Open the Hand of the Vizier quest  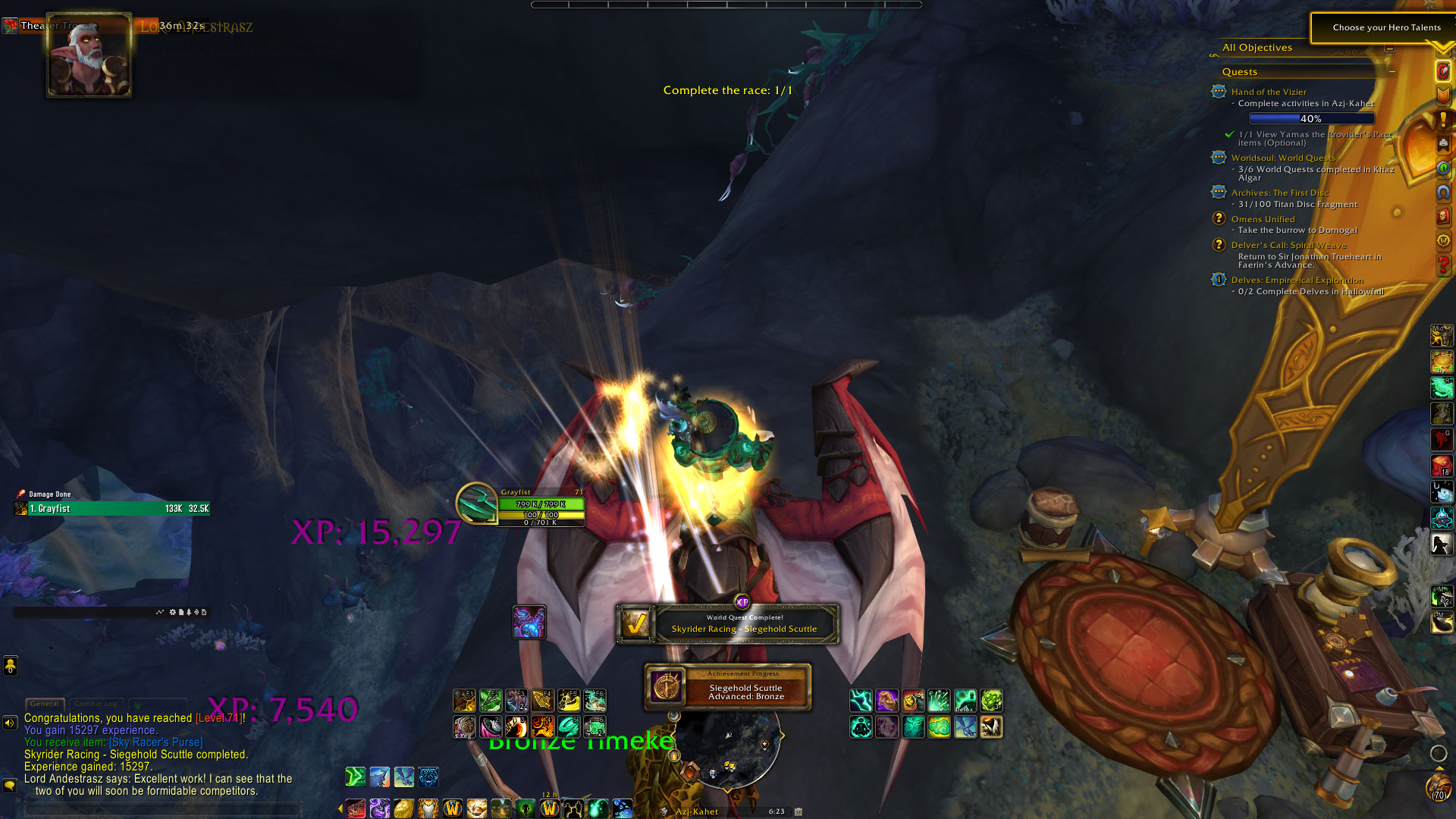tap(1268, 92)
